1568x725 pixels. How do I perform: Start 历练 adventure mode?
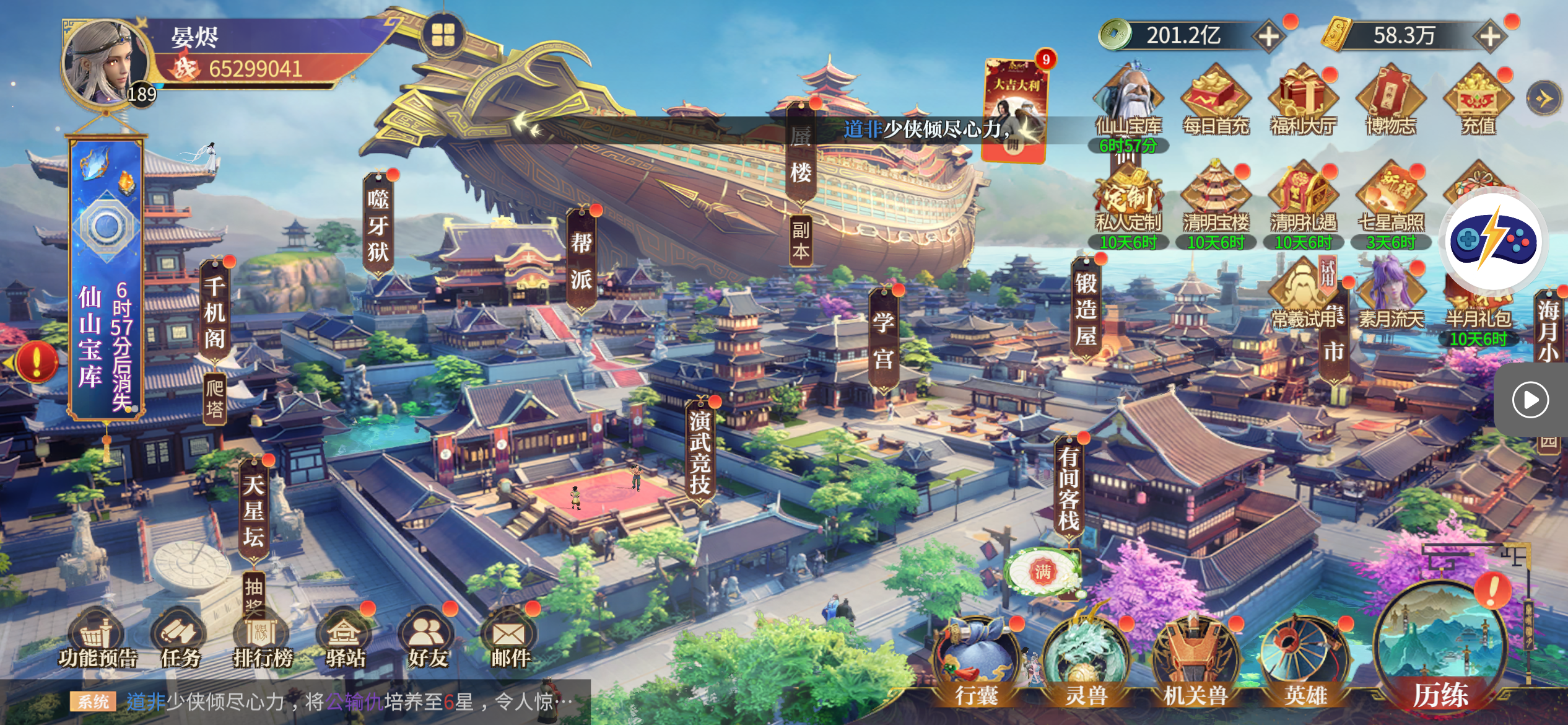tap(1441, 644)
